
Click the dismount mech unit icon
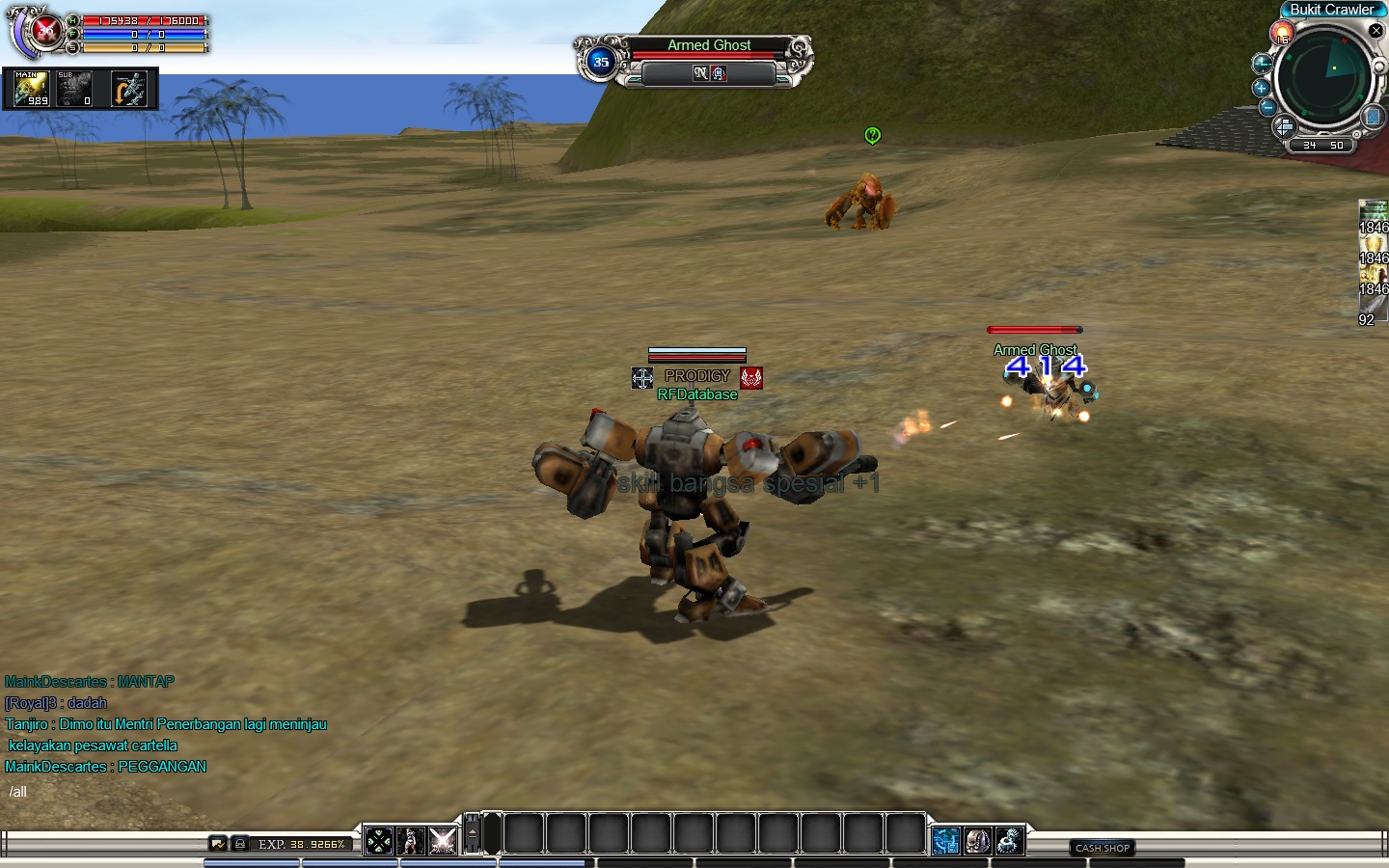point(129,89)
